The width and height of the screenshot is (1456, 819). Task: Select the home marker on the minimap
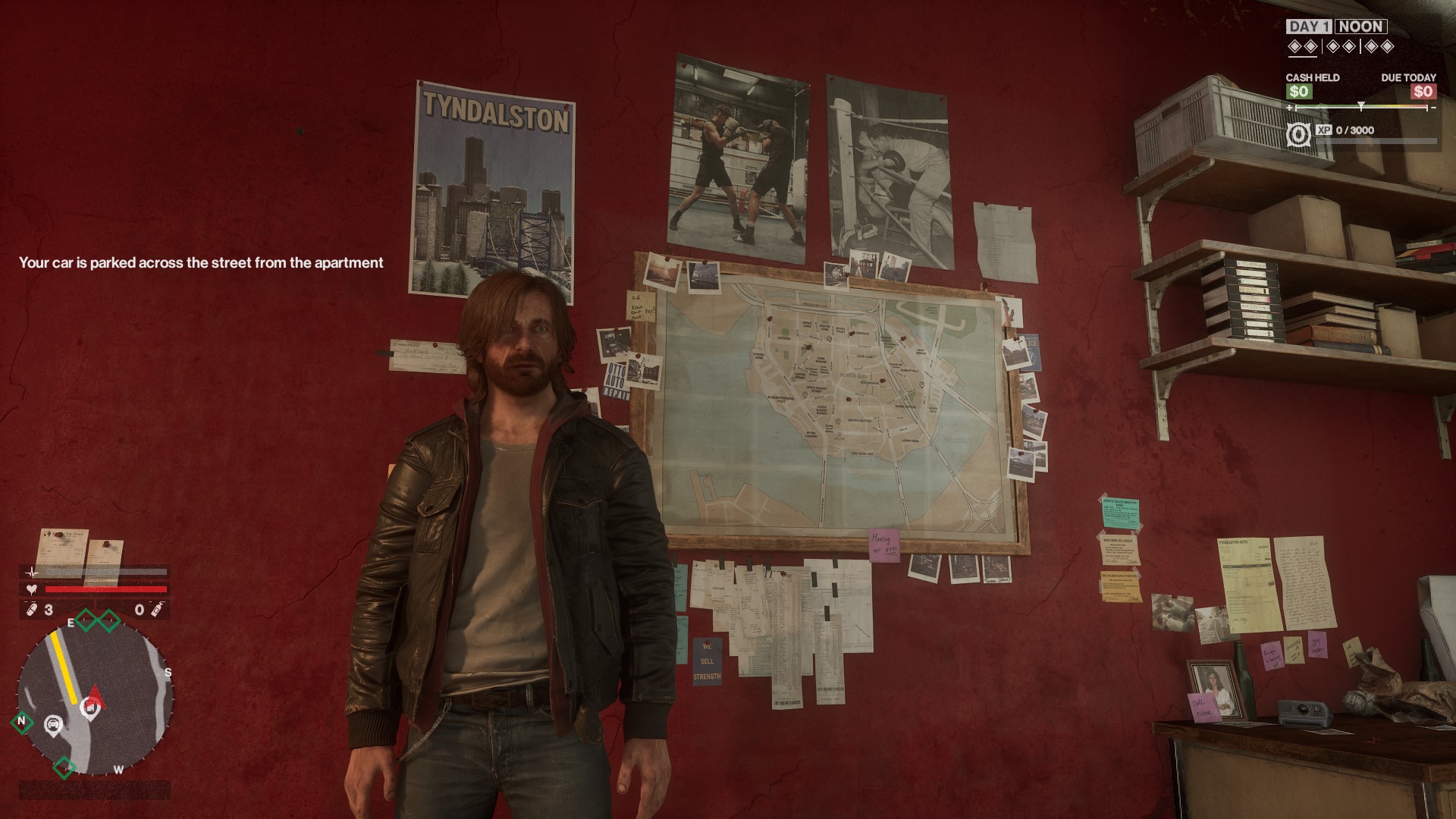point(89,708)
